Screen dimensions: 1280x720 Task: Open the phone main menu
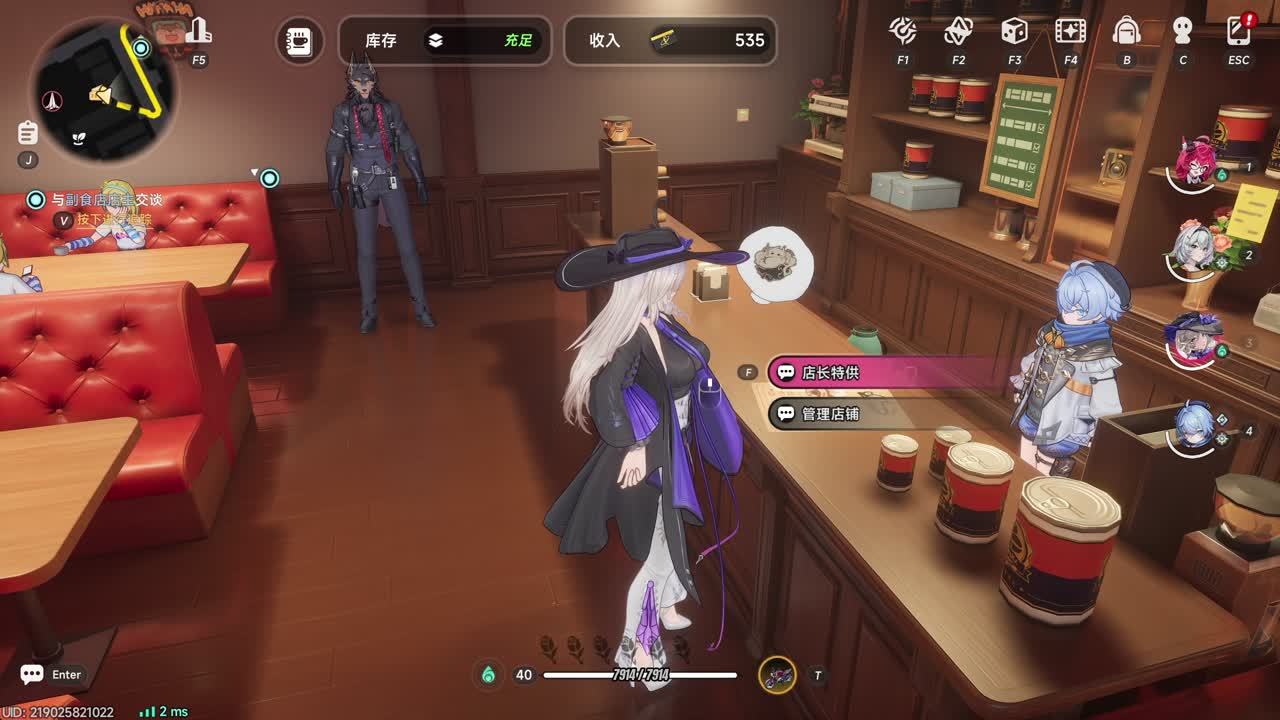1238,31
